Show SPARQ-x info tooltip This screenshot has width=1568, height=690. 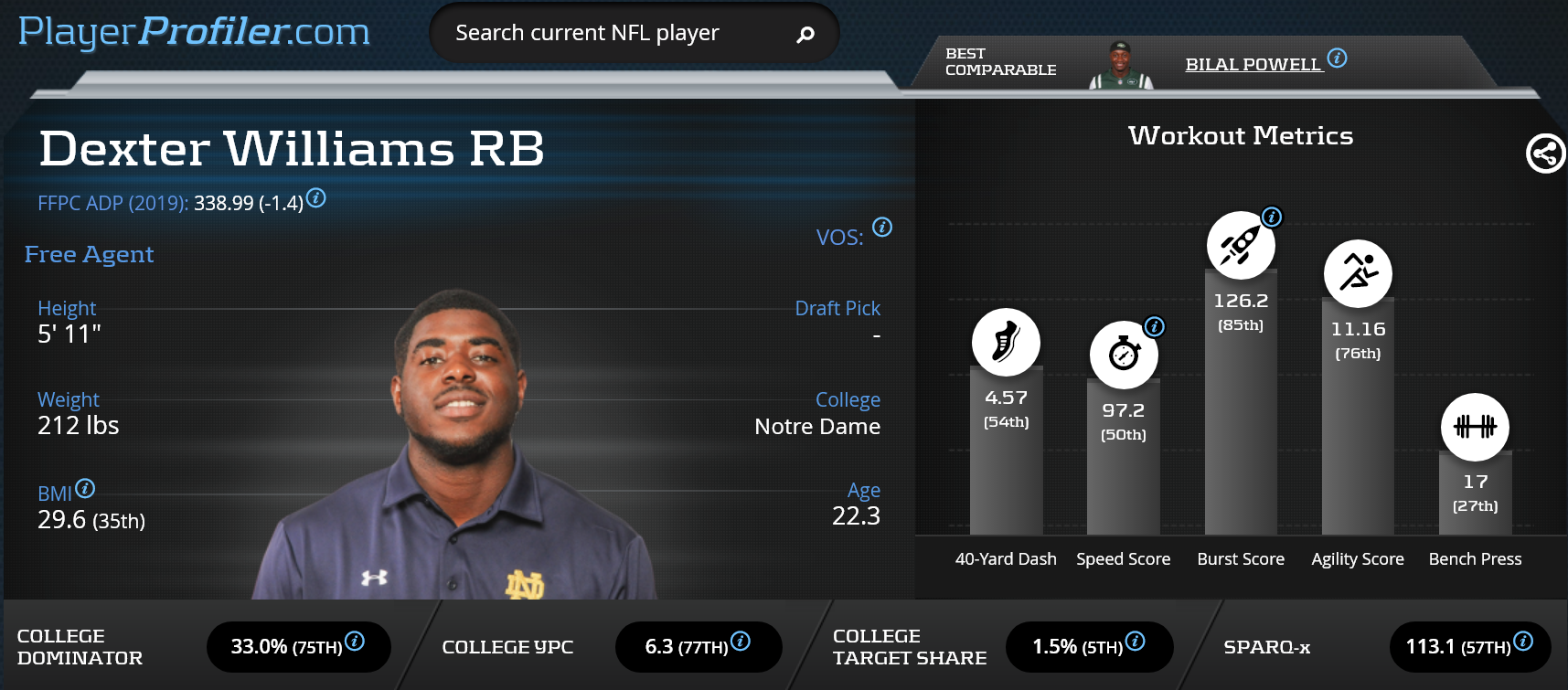(x=1523, y=641)
